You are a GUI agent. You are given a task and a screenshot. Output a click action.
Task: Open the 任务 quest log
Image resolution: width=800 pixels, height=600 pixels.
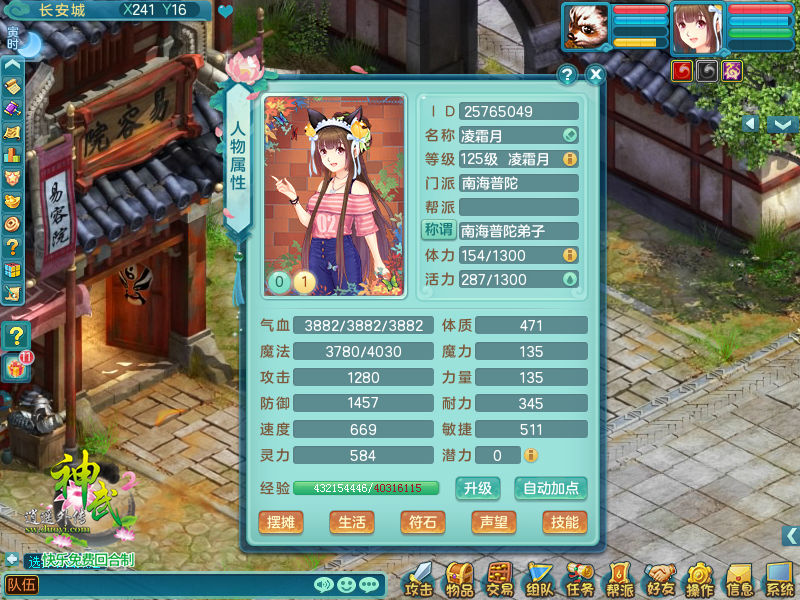click(x=580, y=580)
